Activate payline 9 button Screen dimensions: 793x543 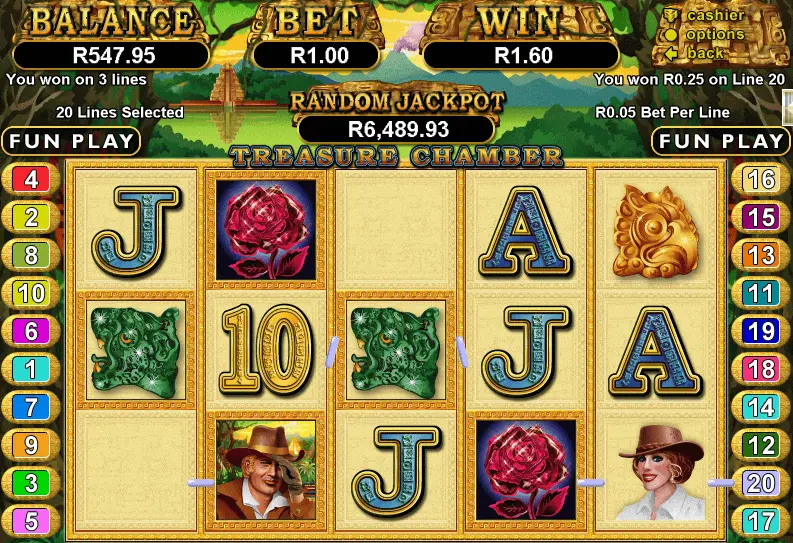coord(31,445)
